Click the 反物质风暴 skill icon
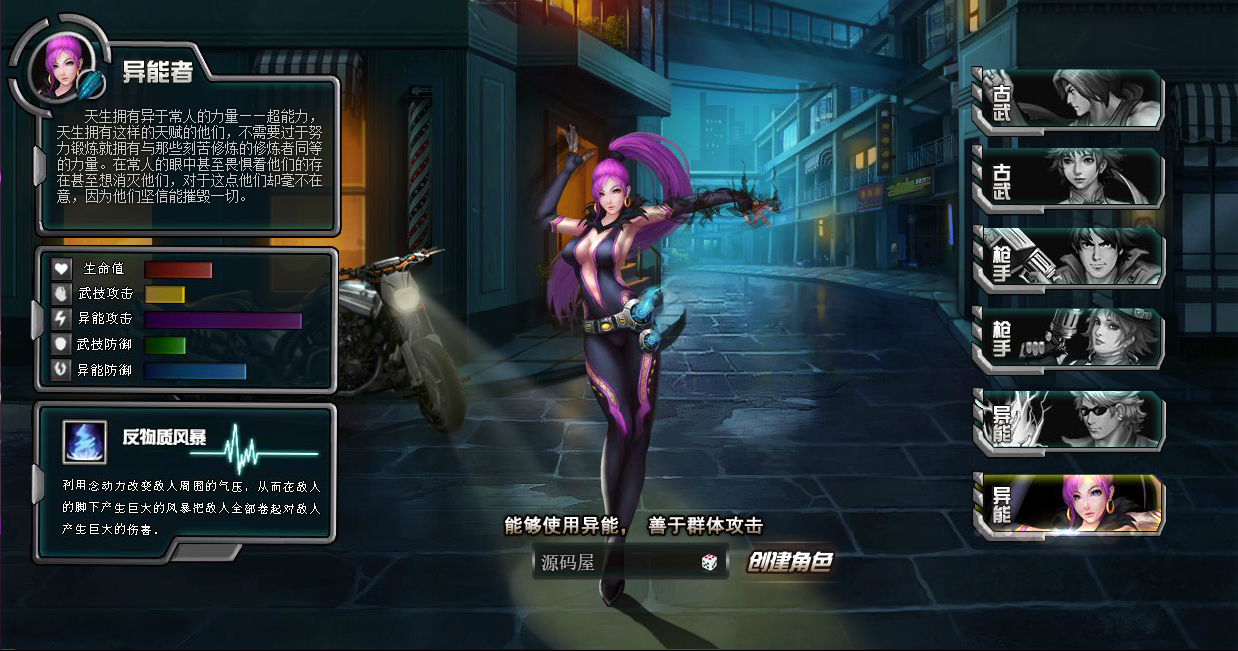 click(x=85, y=441)
